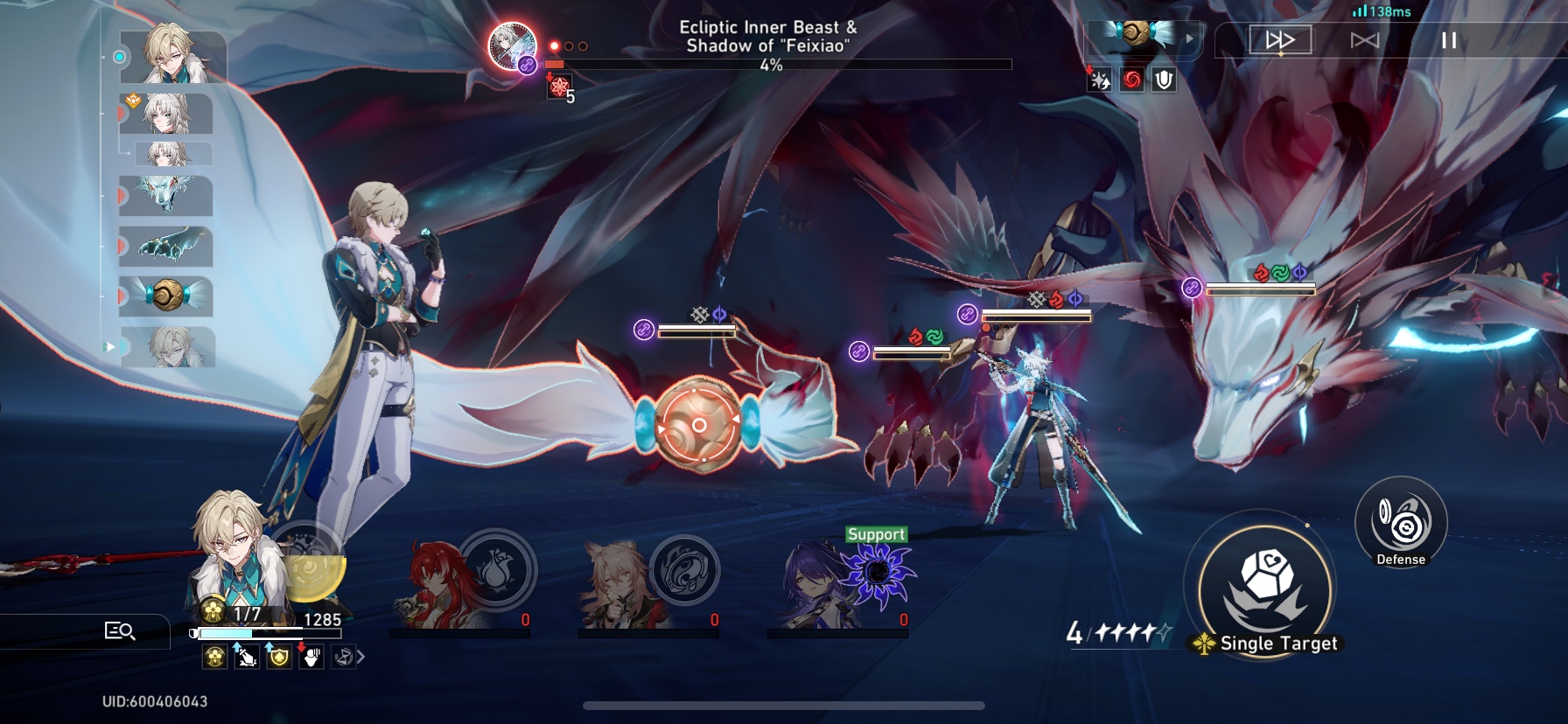Screen dimensions: 1568x724
Task: Collapse the character sidebar list
Action: pos(110,346)
